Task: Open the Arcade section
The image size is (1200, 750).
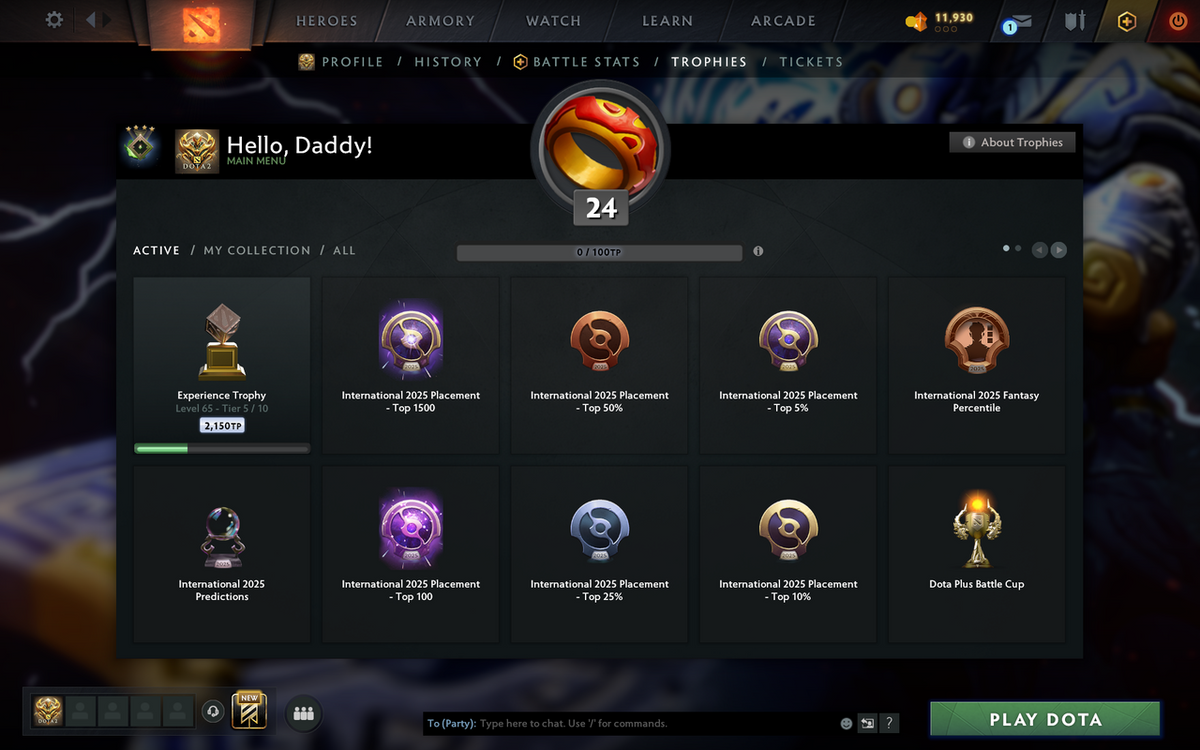Action: point(783,21)
